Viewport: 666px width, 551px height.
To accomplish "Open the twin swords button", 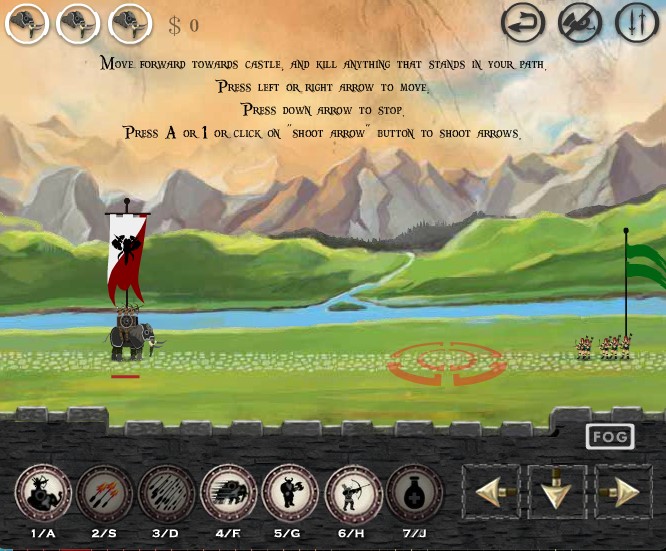I will coord(637,24).
